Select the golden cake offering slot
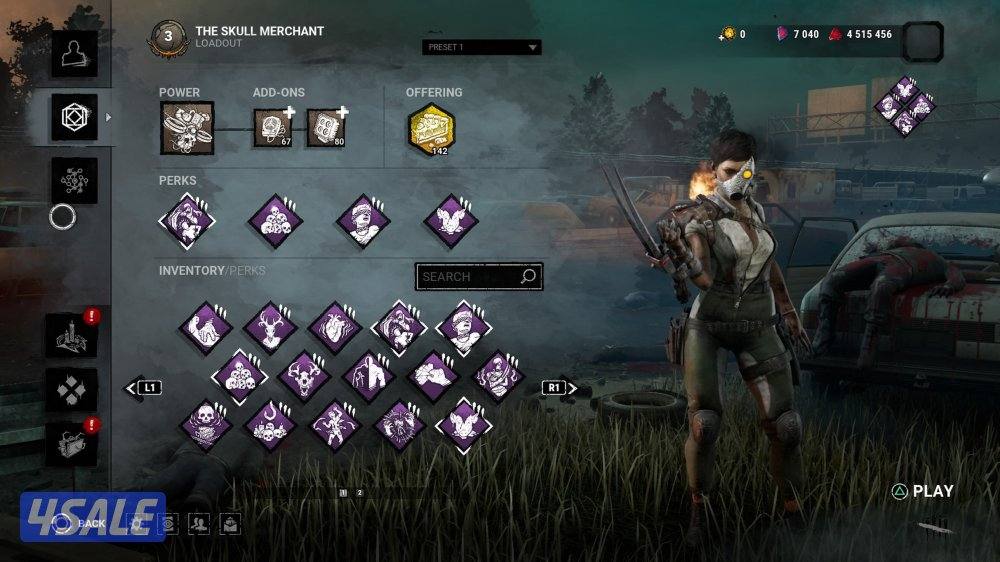This screenshot has height=562, width=1000. coord(431,129)
